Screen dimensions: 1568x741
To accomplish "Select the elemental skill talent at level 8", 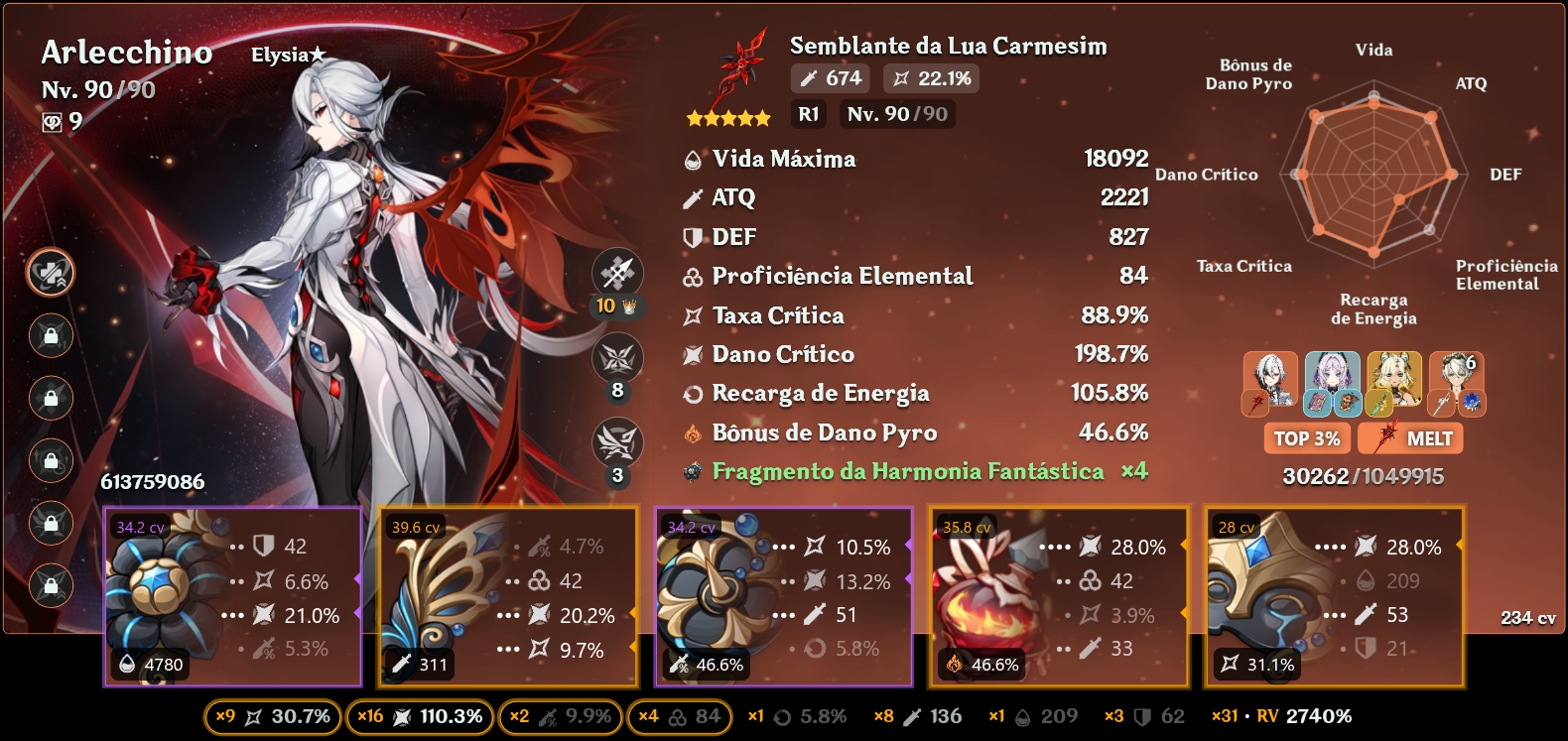I will [617, 359].
